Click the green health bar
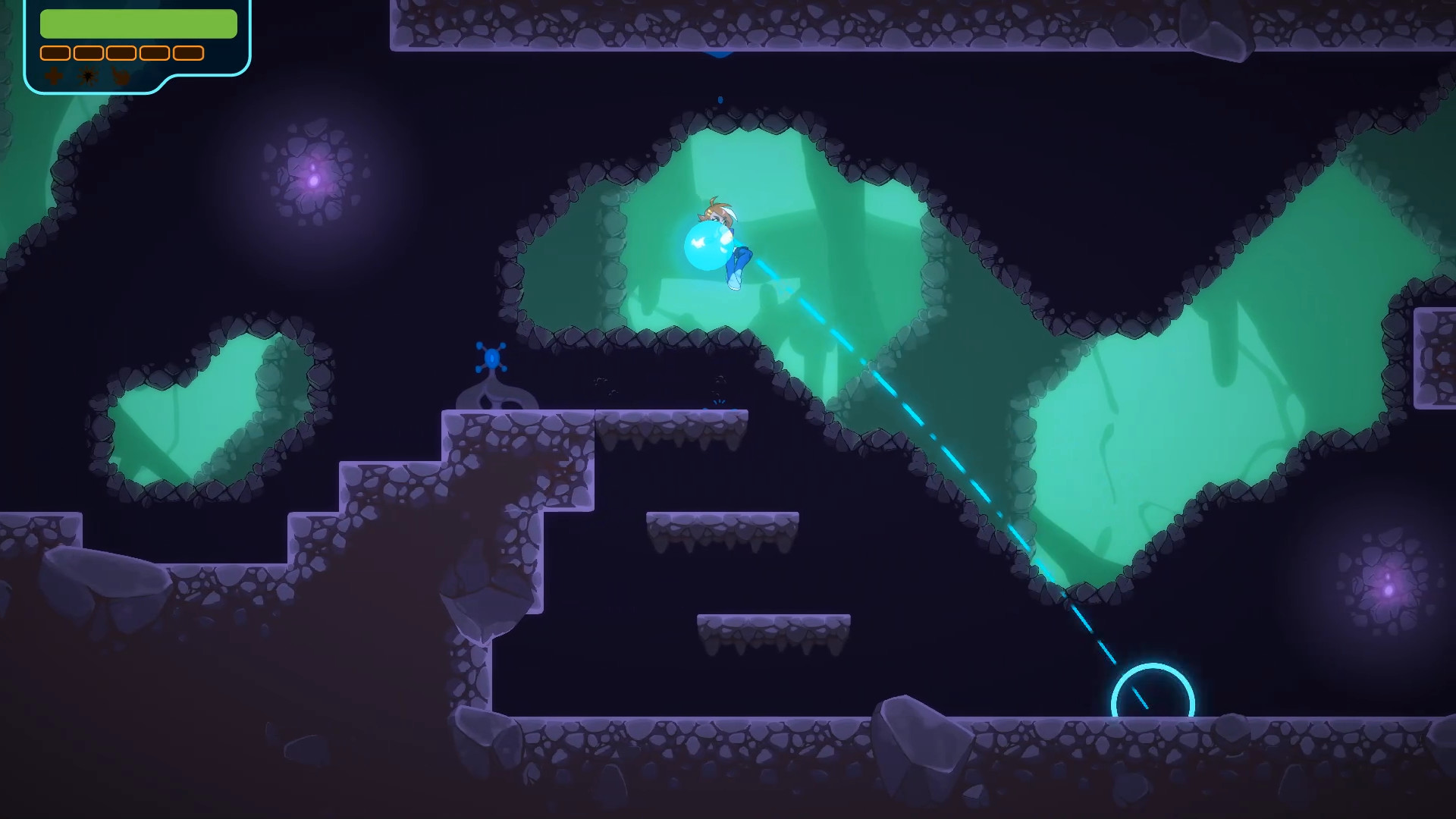The image size is (1456, 819). click(x=139, y=24)
